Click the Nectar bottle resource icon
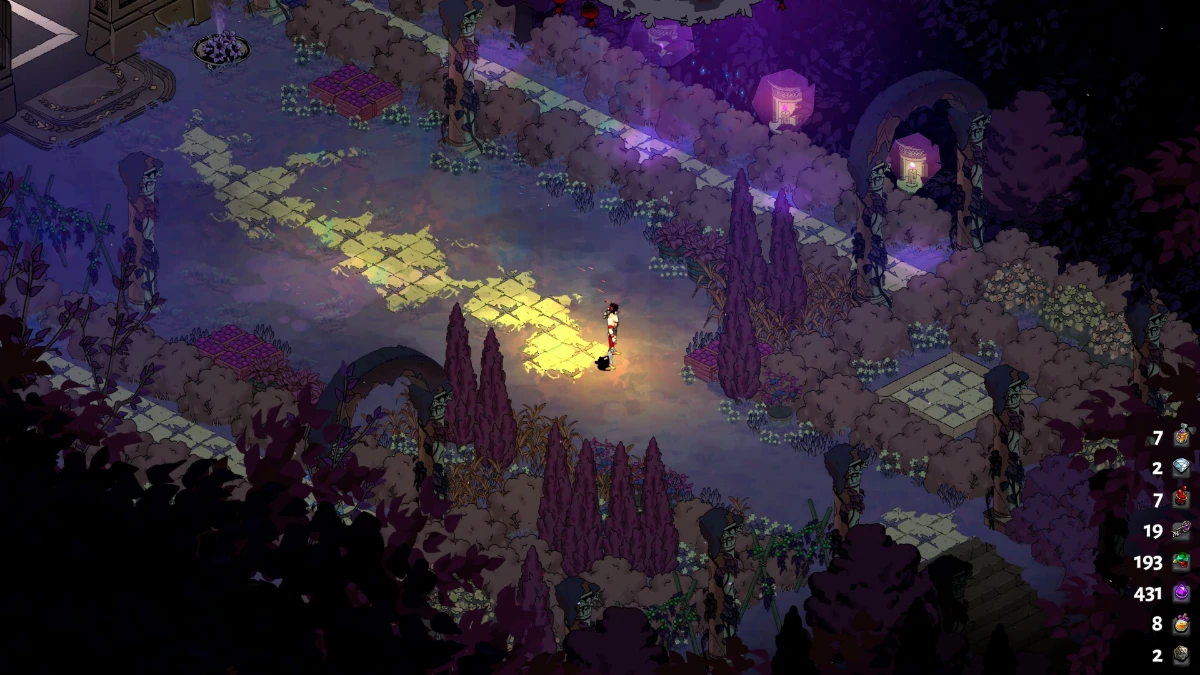The image size is (1200, 675). 1182,436
